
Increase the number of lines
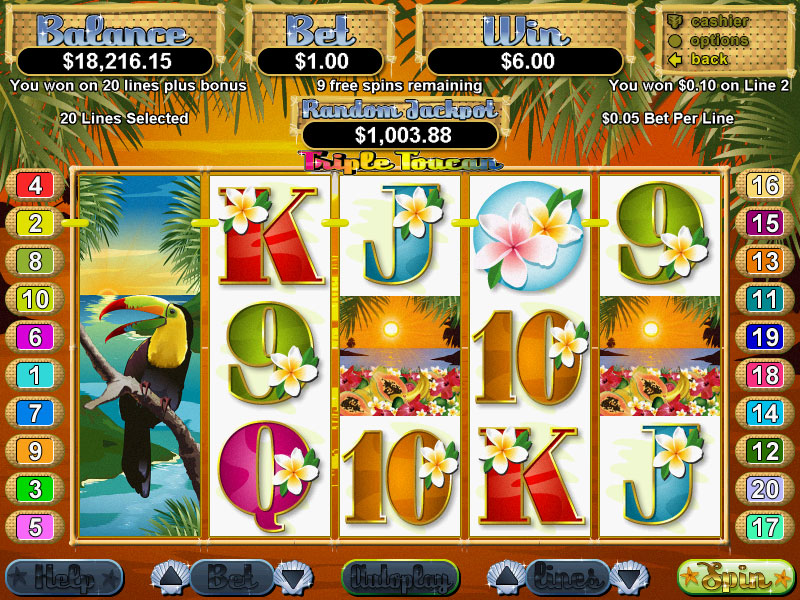coord(503,577)
